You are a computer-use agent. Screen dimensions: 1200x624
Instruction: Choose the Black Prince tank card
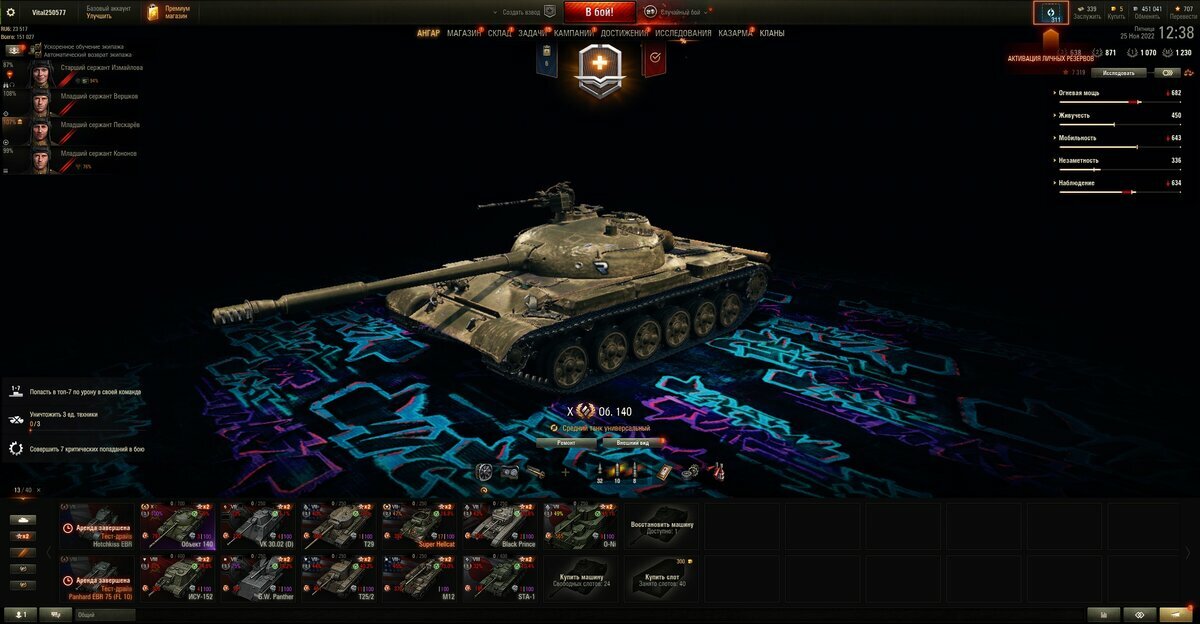[x=500, y=525]
